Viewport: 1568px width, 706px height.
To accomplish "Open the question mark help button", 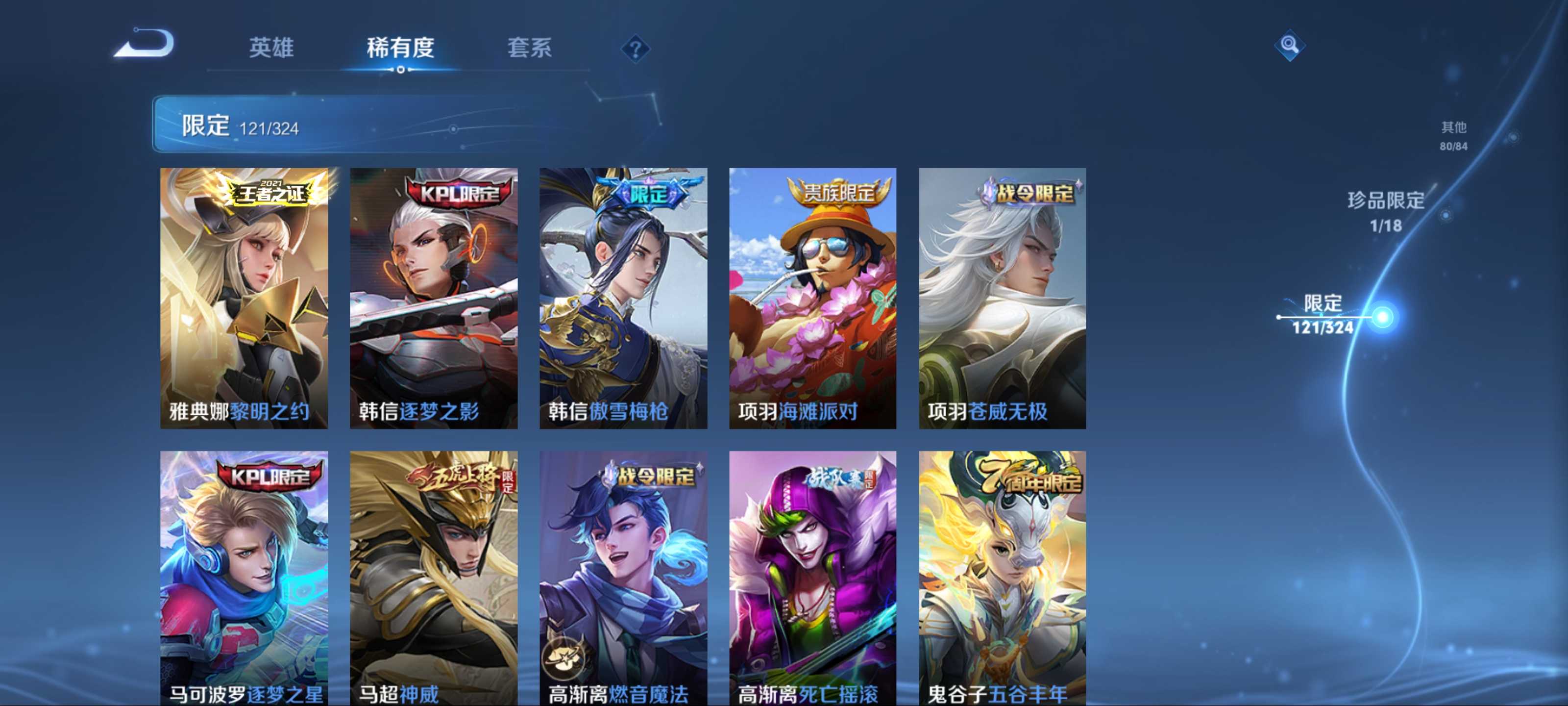I will [x=636, y=49].
